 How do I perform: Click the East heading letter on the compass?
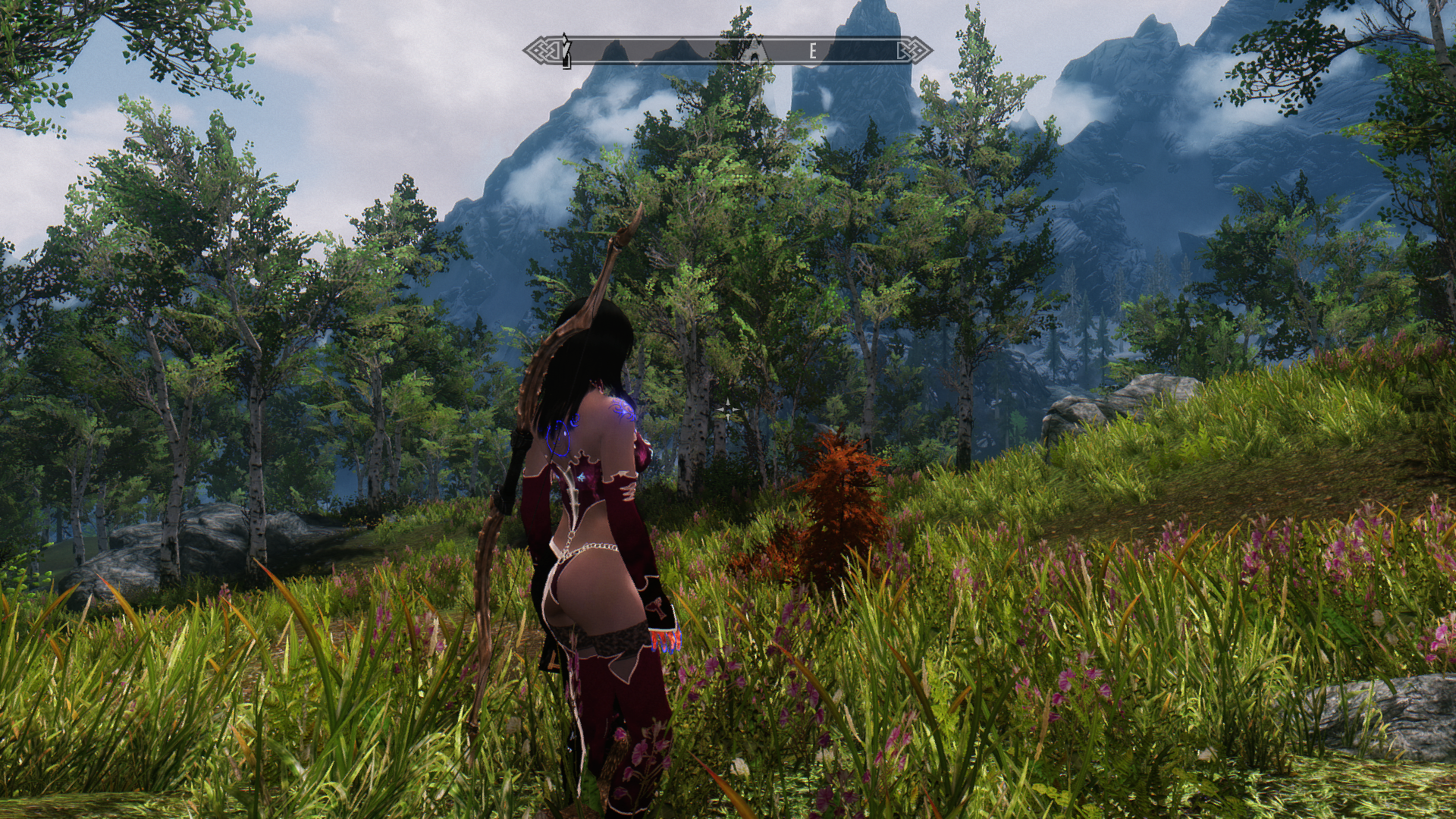tap(813, 52)
